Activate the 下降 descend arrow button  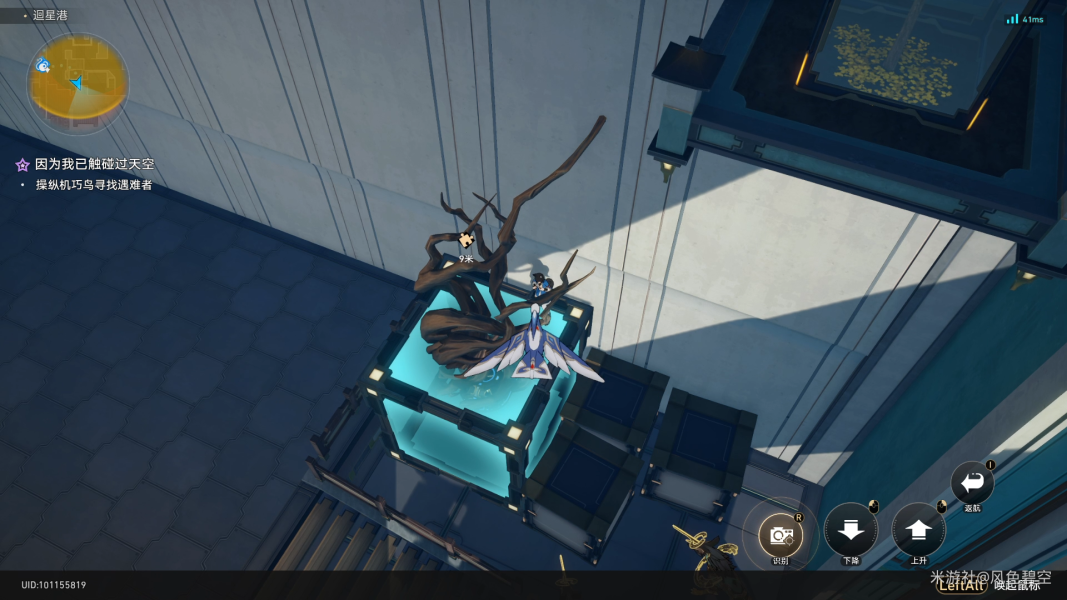pyautogui.click(x=850, y=530)
